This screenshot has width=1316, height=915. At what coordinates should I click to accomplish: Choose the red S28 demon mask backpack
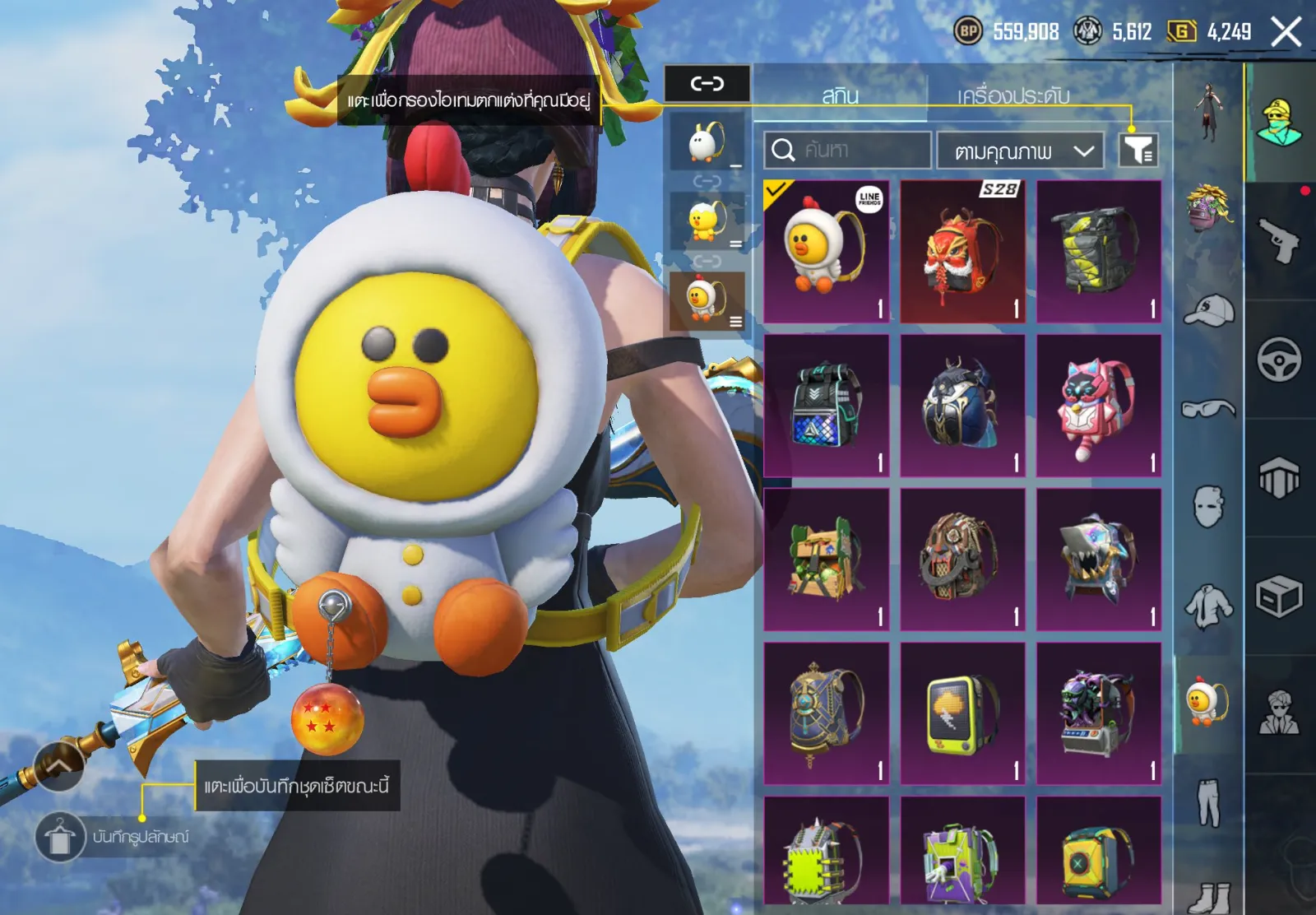click(962, 251)
